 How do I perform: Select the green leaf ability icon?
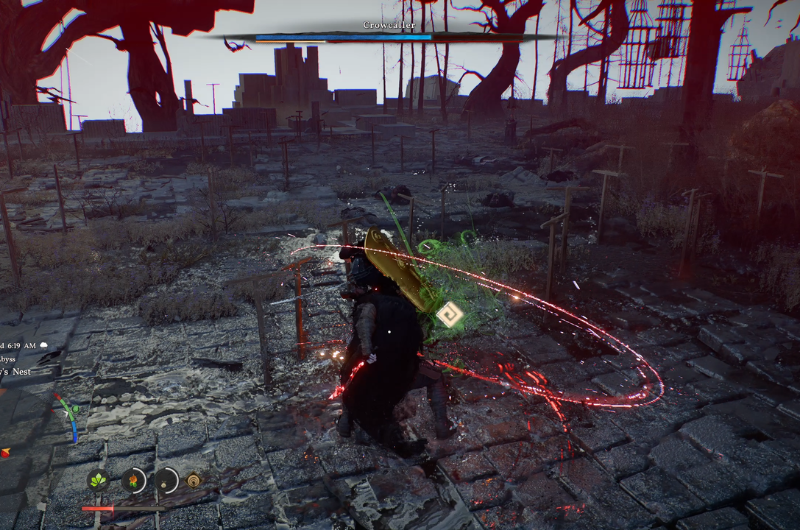click(98, 481)
